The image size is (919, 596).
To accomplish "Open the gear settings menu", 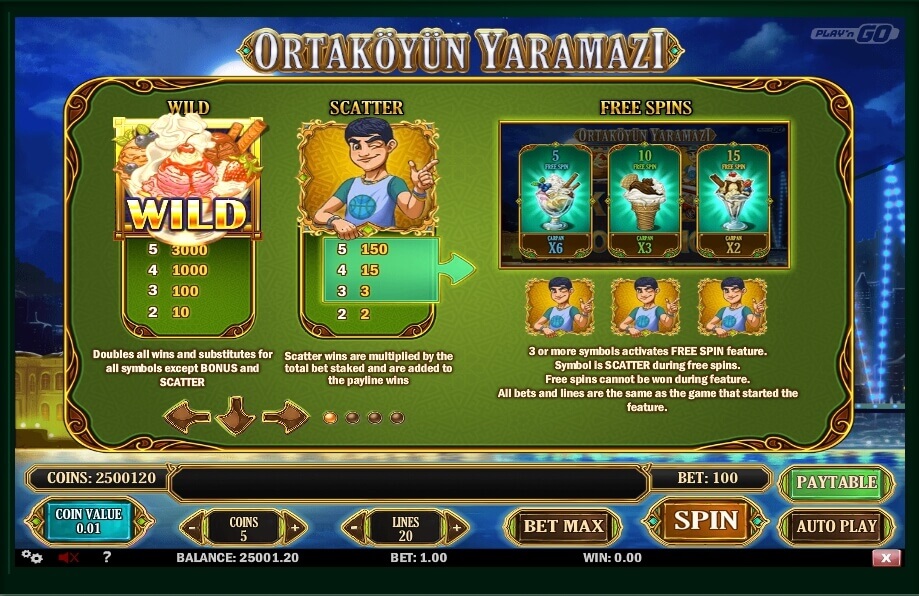I will click(31, 557).
